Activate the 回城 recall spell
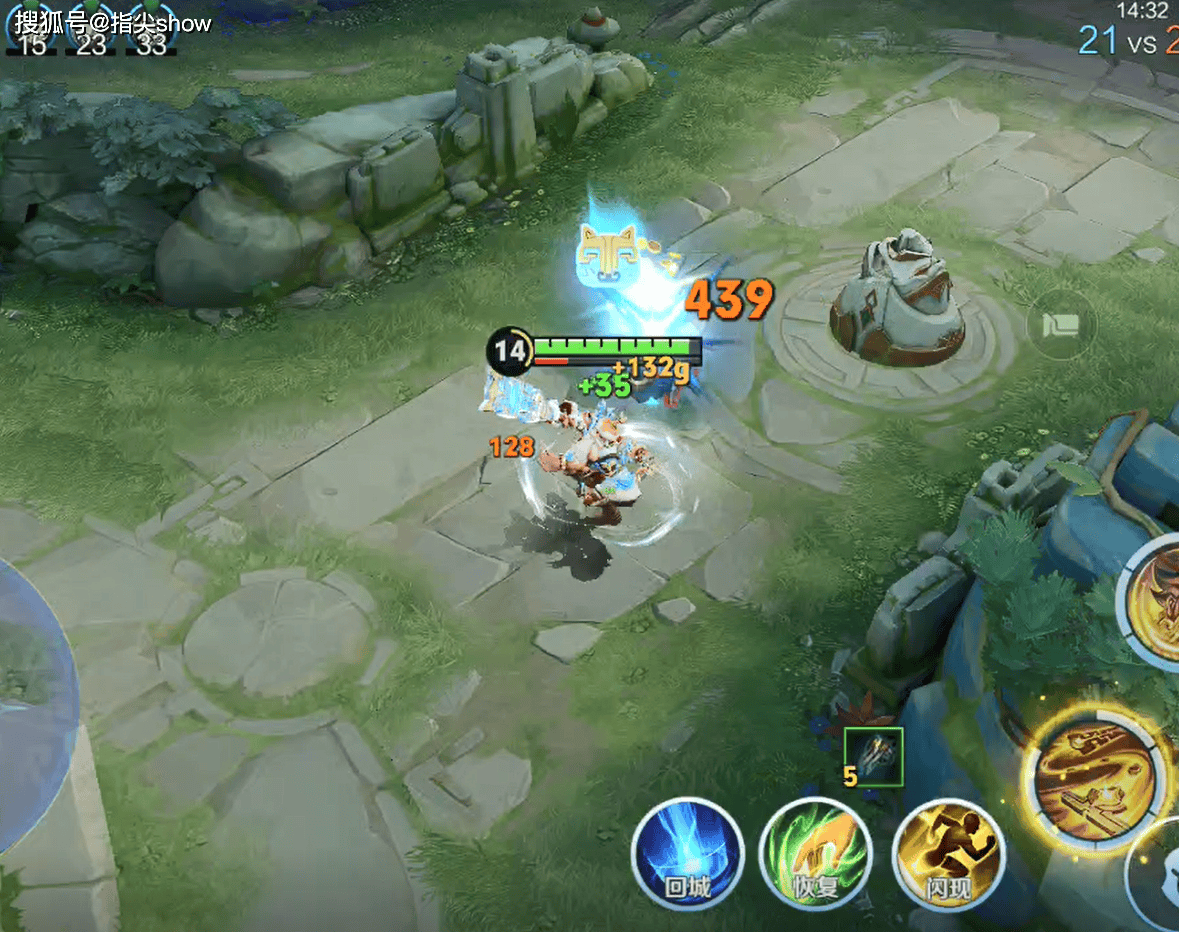The width and height of the screenshot is (1179, 932). 687,853
